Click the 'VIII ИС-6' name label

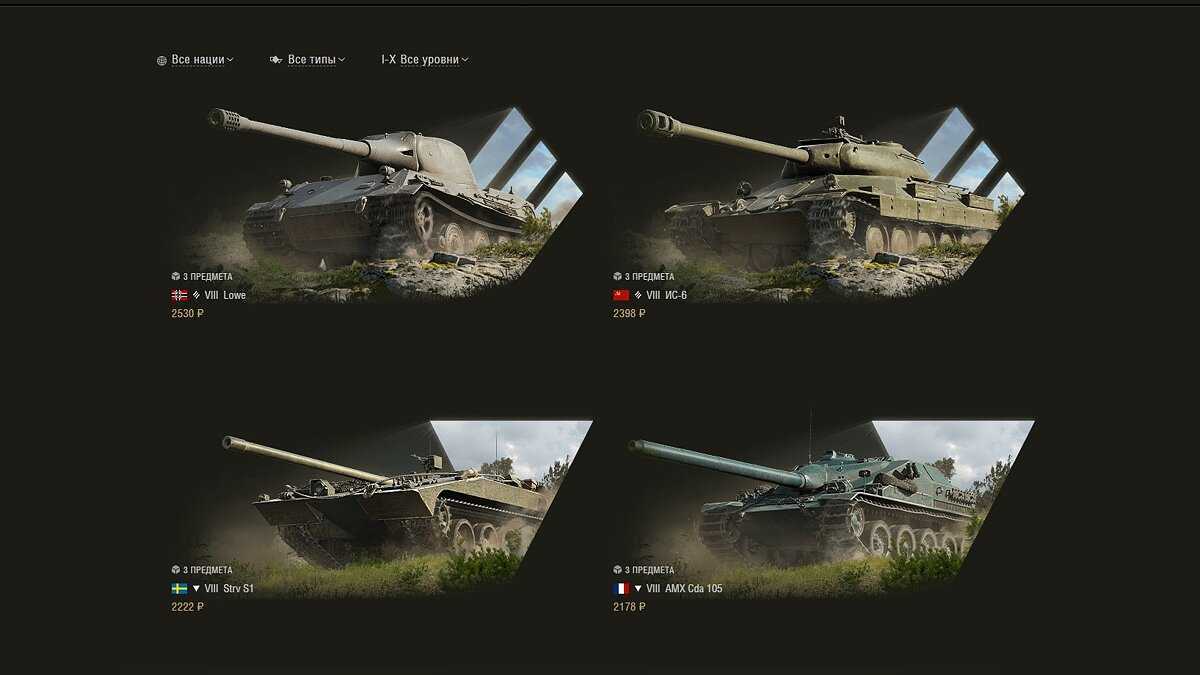(x=667, y=296)
